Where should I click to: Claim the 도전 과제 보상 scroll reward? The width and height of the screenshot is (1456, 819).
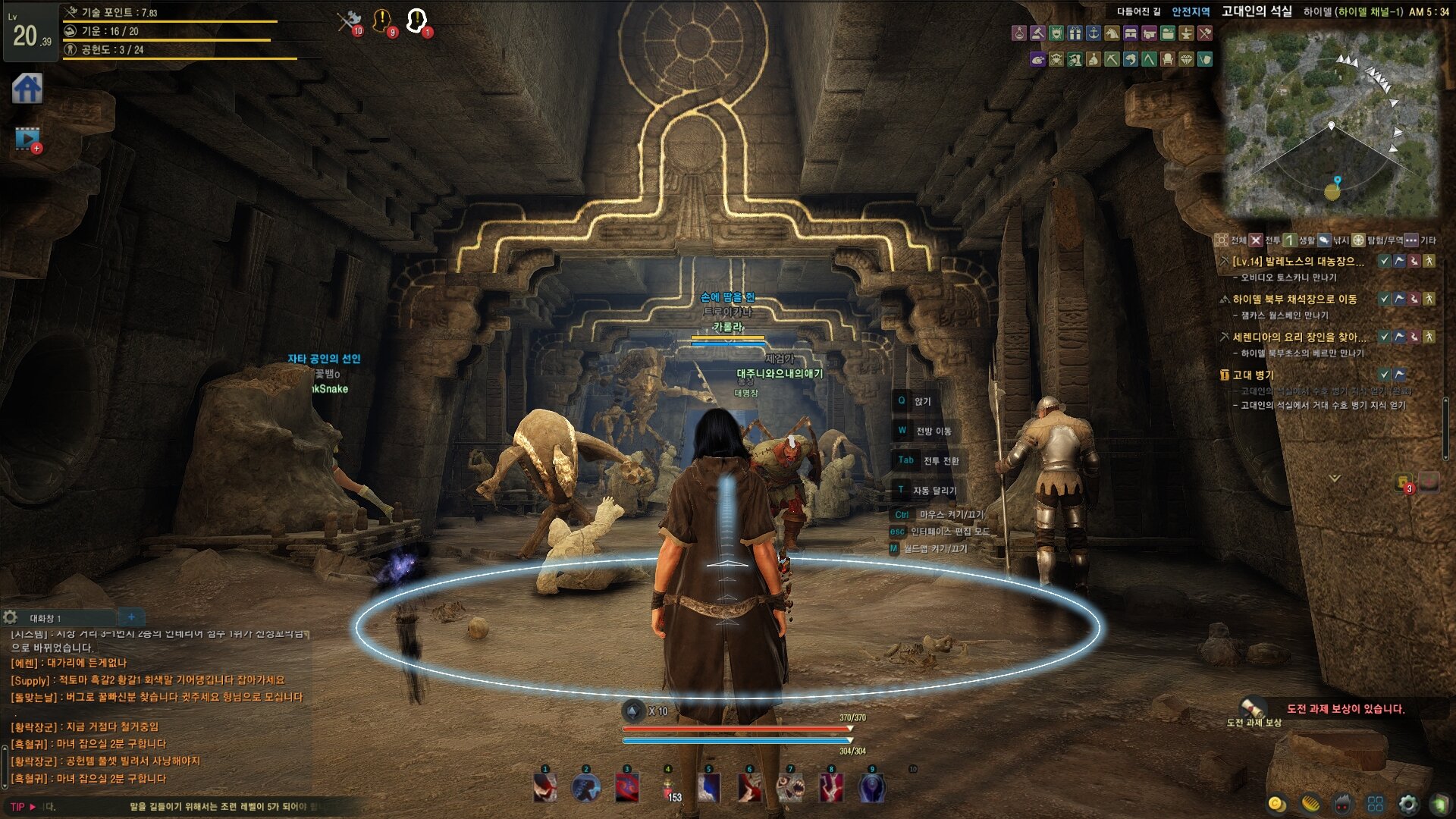tap(1254, 708)
